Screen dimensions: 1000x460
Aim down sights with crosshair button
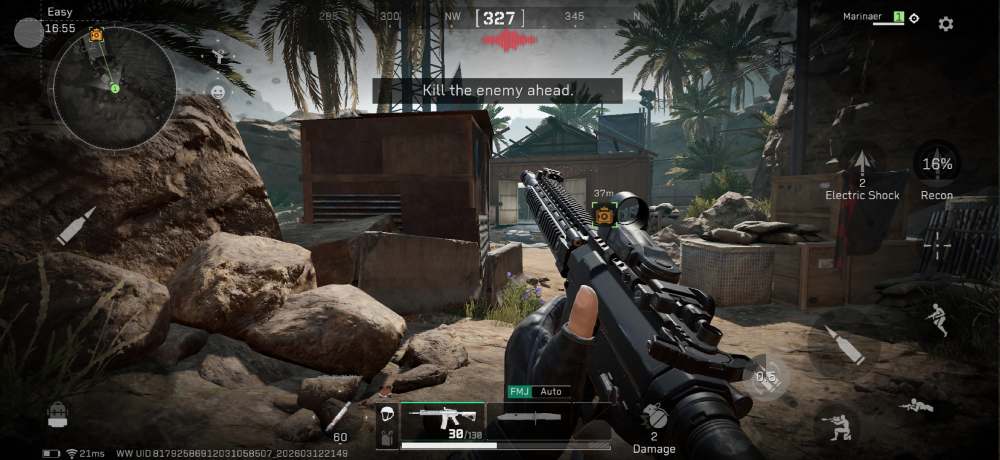pos(937,243)
